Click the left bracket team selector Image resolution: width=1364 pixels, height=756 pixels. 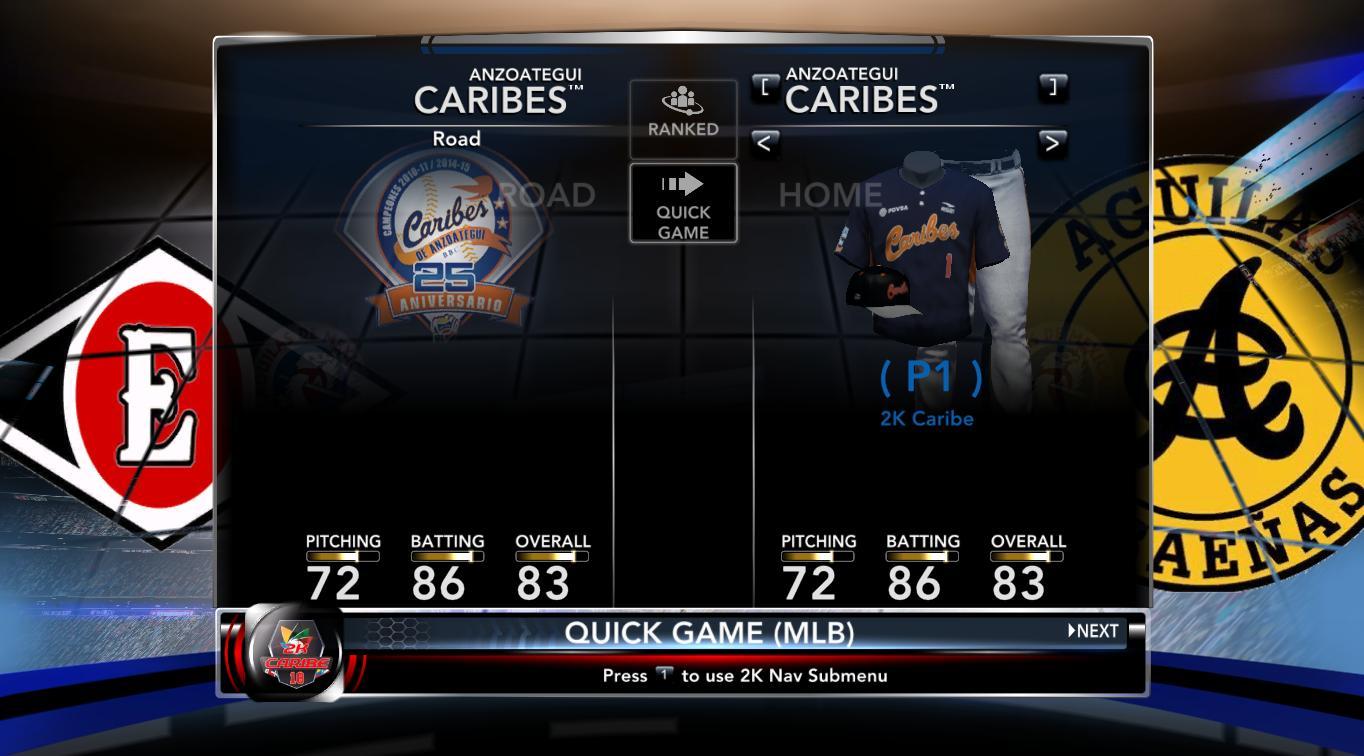click(x=765, y=86)
